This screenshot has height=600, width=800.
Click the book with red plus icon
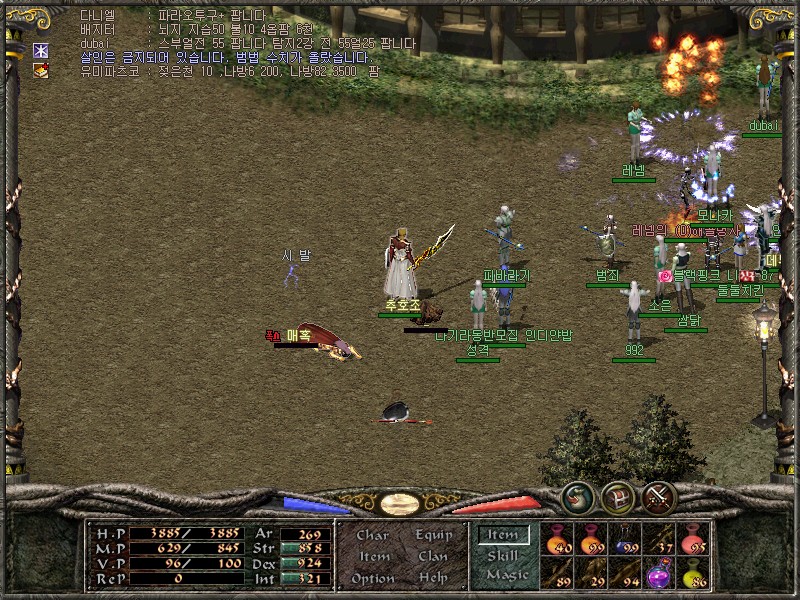pos(41,71)
